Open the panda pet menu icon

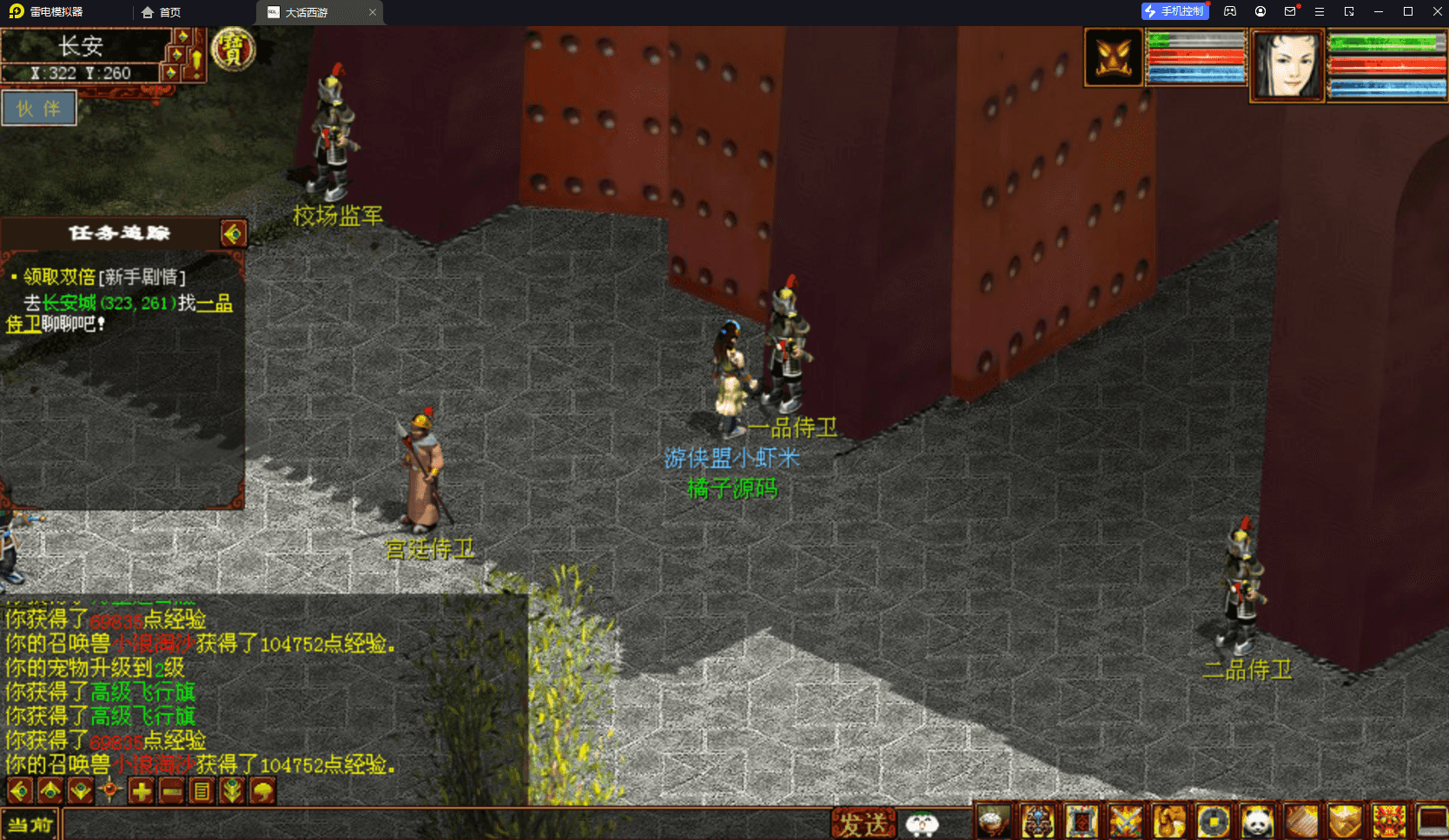pyautogui.click(x=1257, y=821)
